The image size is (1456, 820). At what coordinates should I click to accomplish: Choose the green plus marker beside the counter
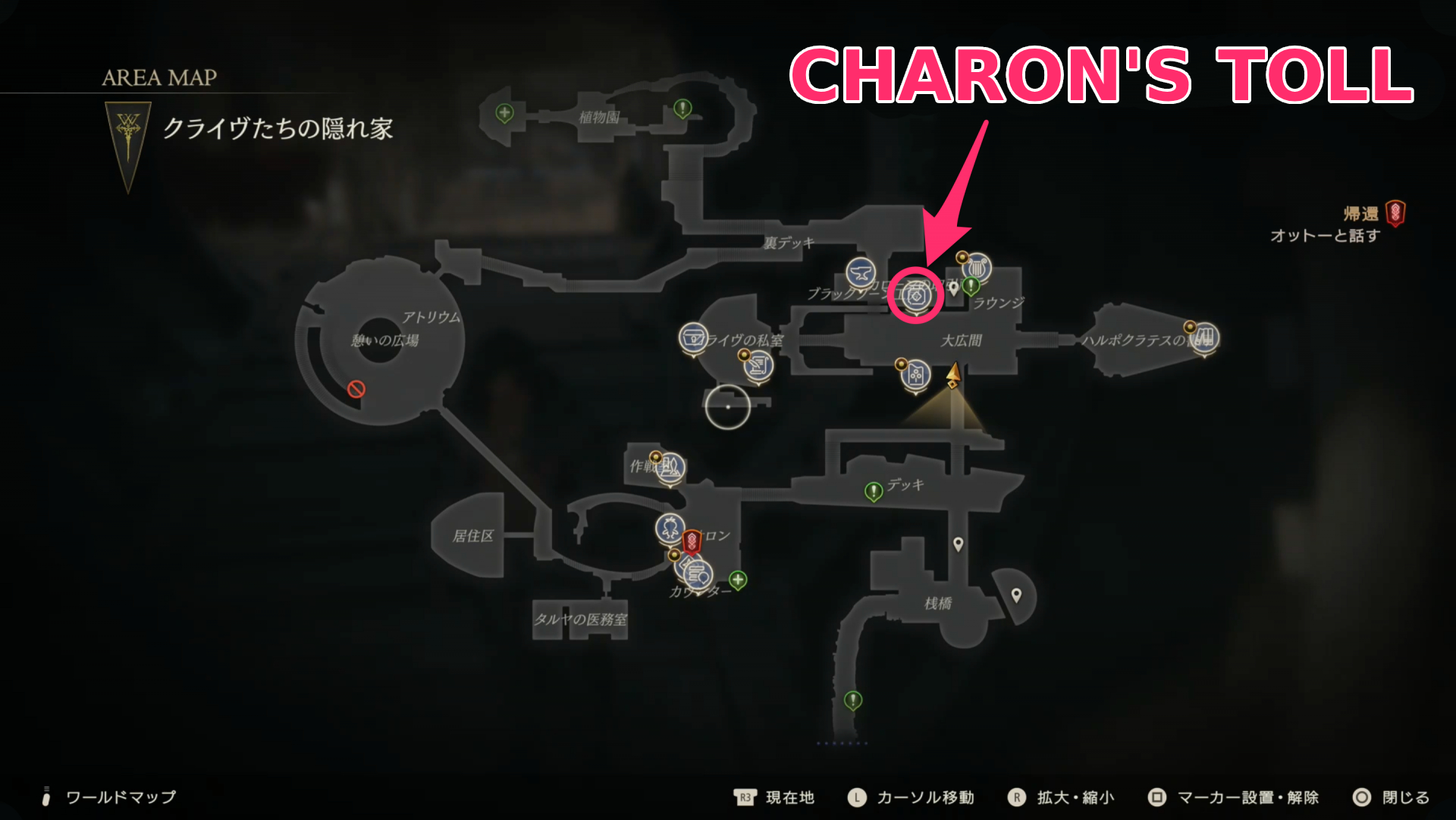click(737, 580)
